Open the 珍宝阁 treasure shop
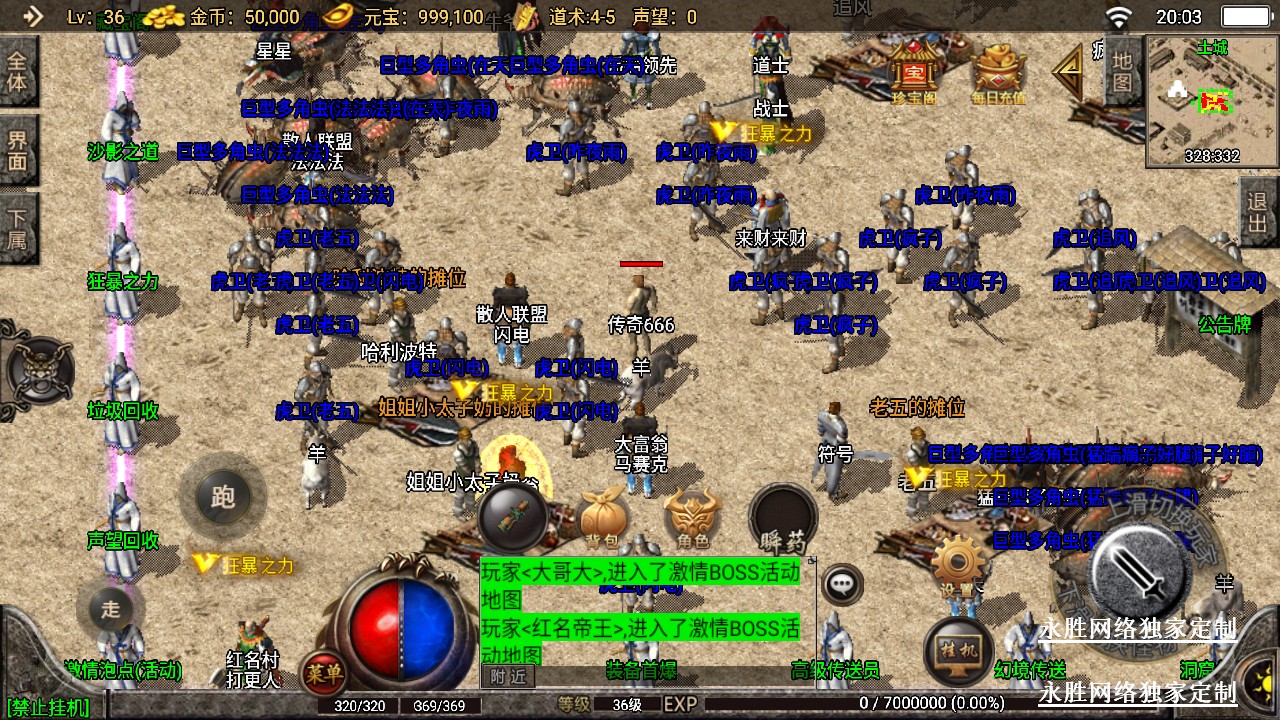The width and height of the screenshot is (1280, 720). 912,72
